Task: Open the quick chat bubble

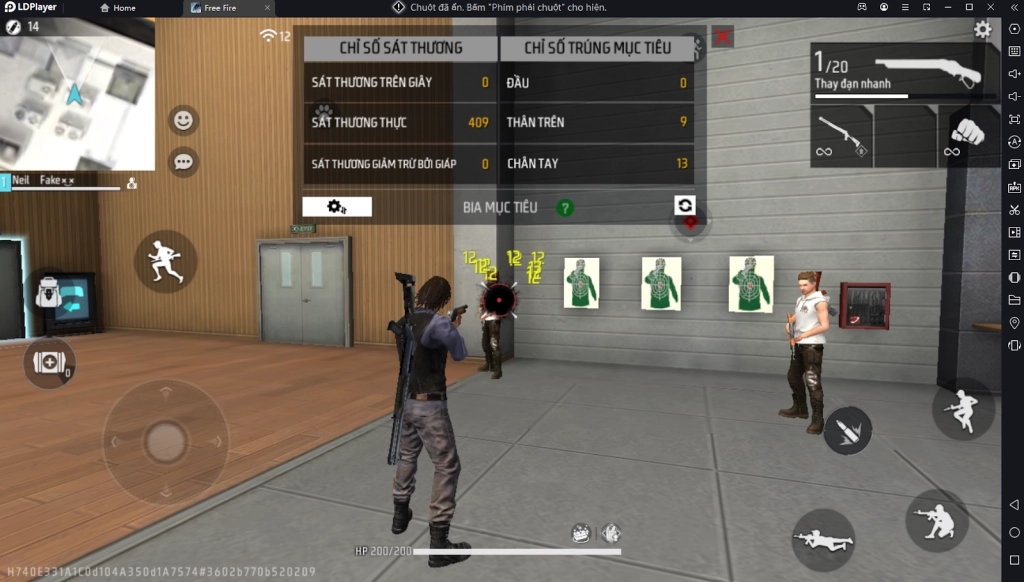Action: 183,160
